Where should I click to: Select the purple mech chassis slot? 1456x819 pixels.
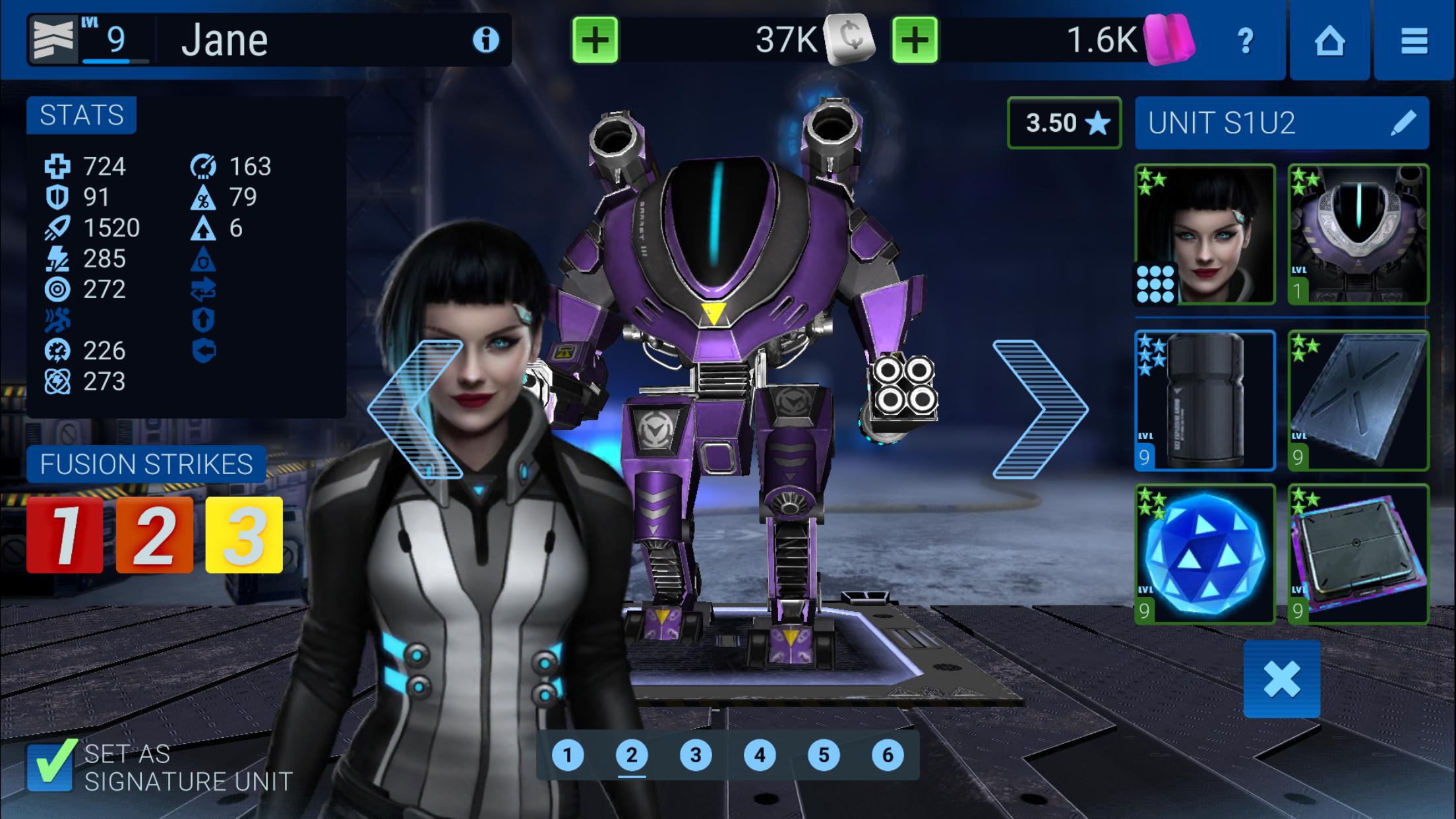[x=1358, y=234]
